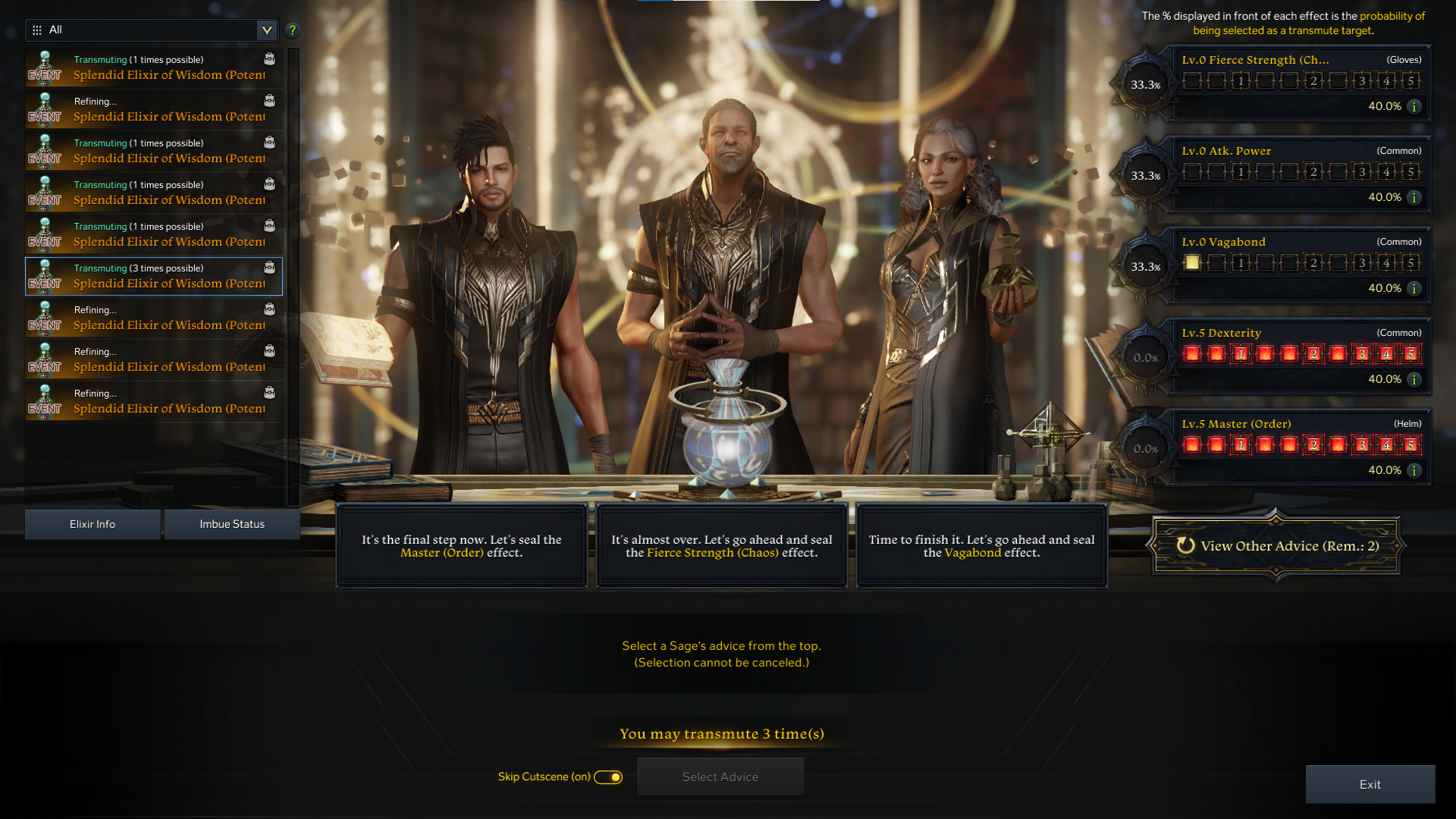The image size is (1456, 819).
Task: Choose advice to seal Fierce Strength (Chaos)
Action: click(721, 546)
